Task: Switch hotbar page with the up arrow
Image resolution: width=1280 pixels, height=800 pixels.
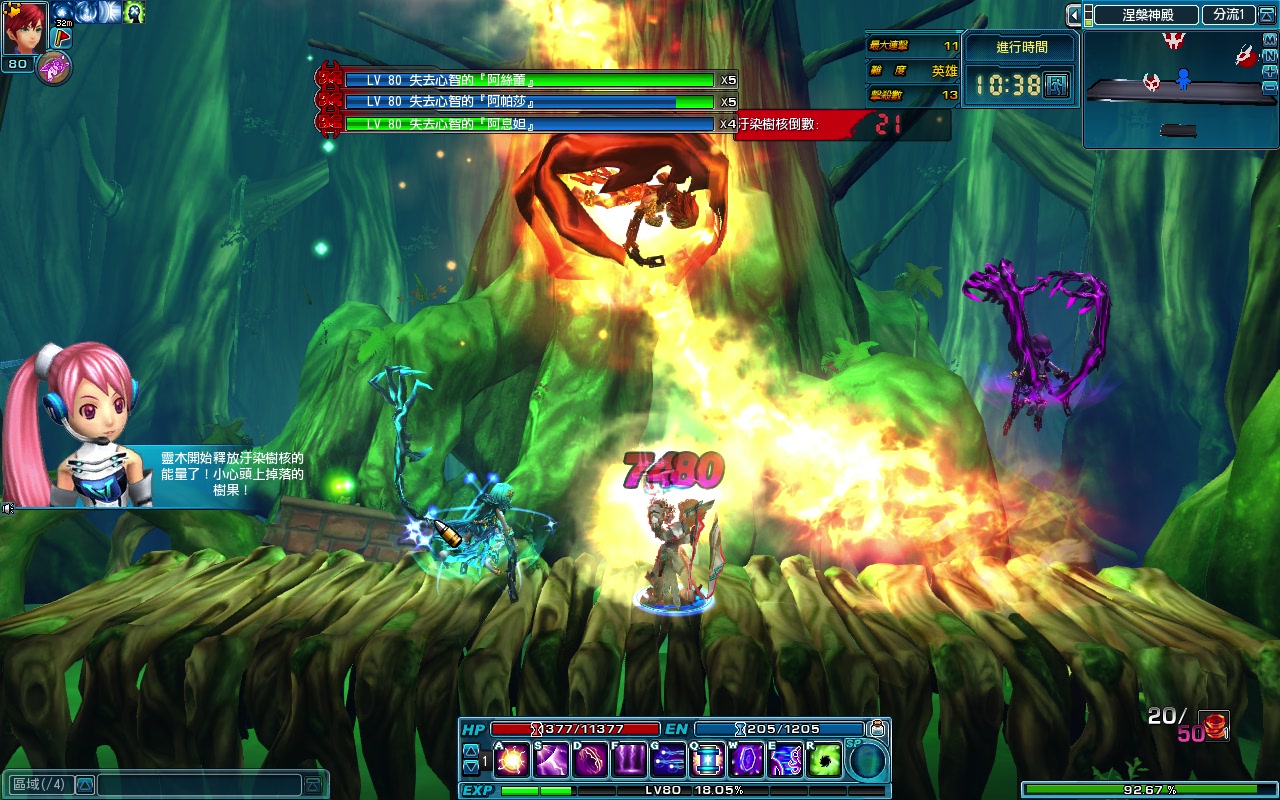Action: click(471, 751)
